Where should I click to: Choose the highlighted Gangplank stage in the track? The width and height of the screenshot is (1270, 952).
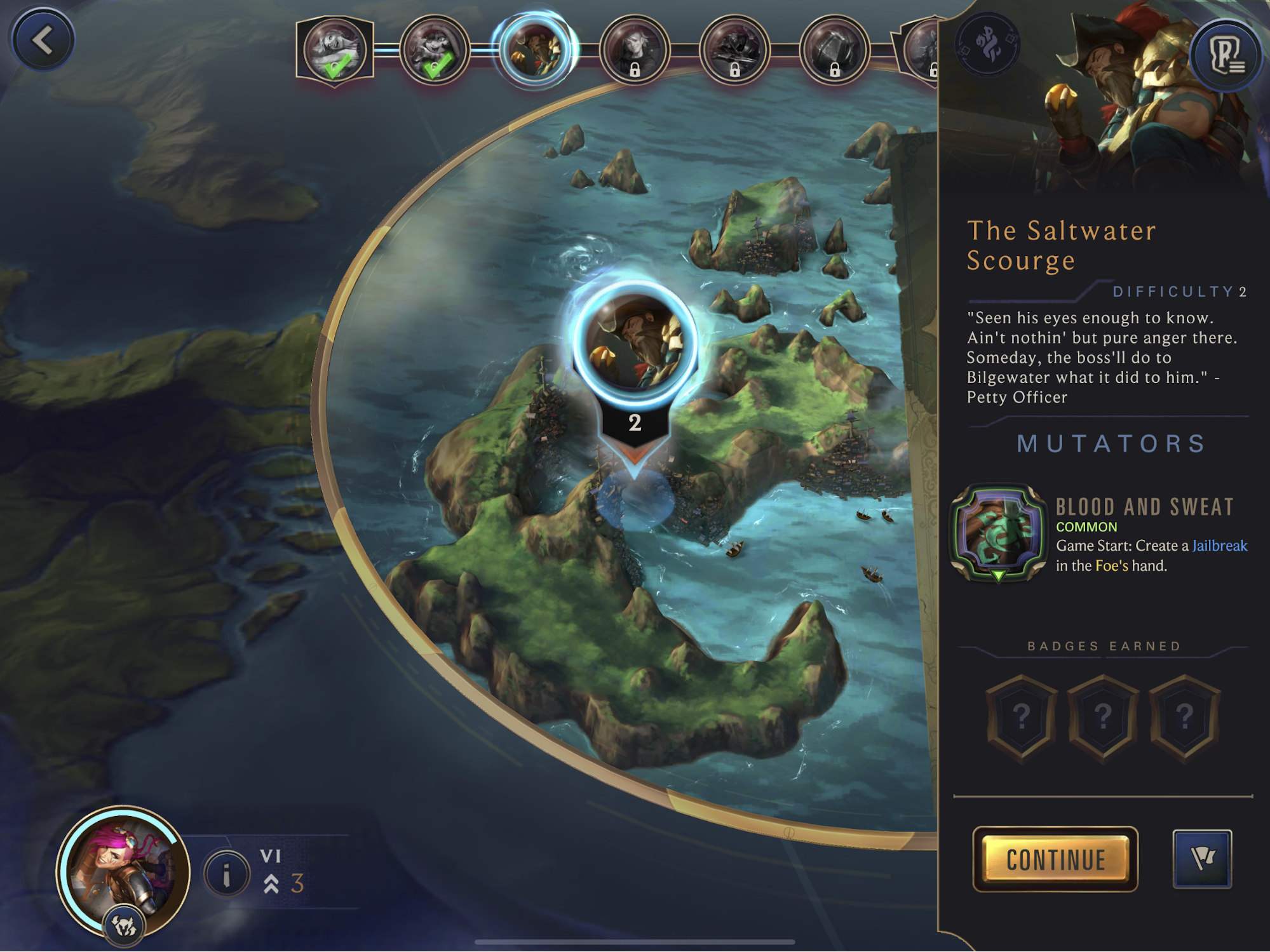click(x=535, y=50)
